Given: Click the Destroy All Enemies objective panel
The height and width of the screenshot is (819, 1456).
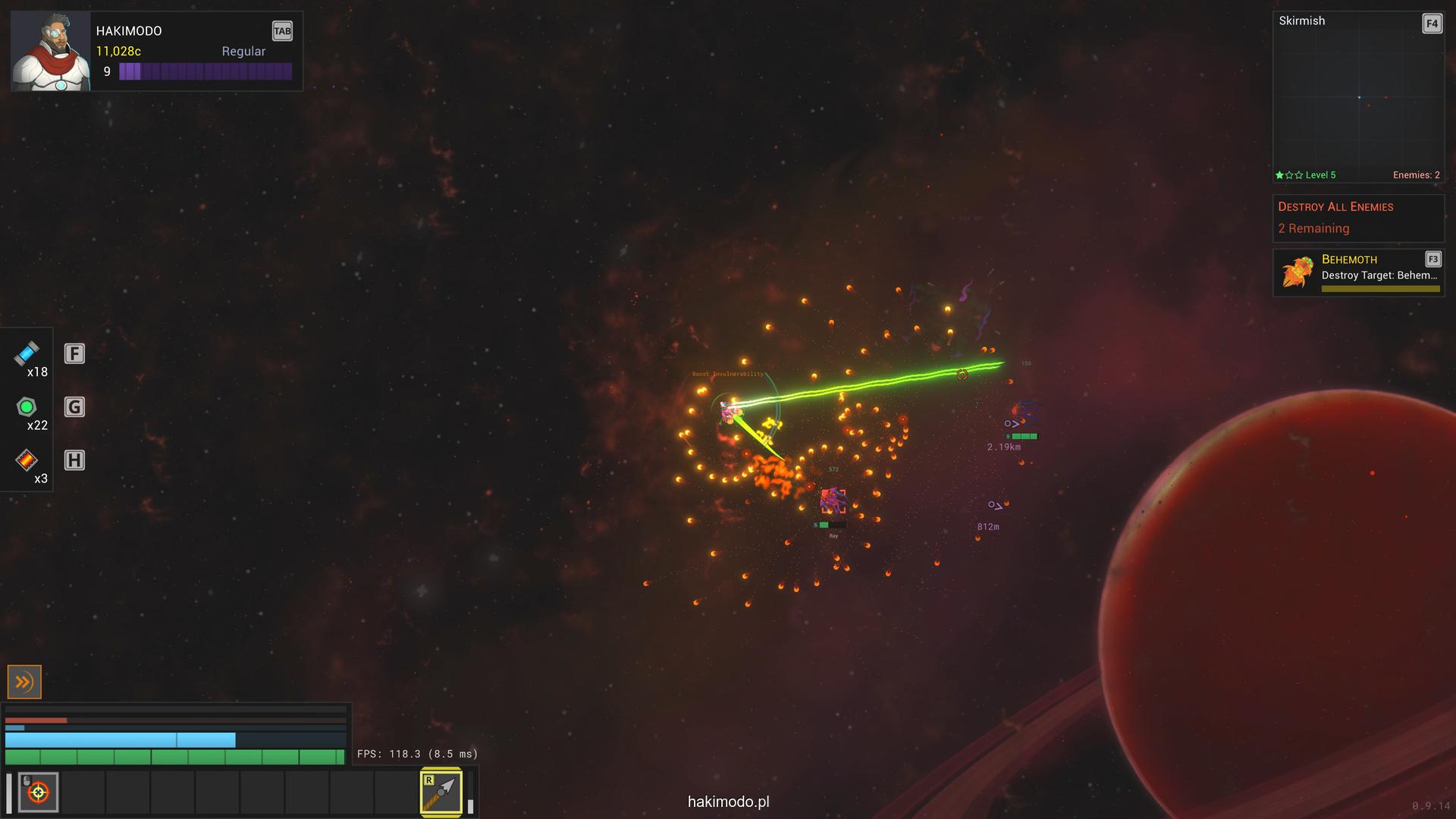Looking at the screenshot, I should point(1357,218).
